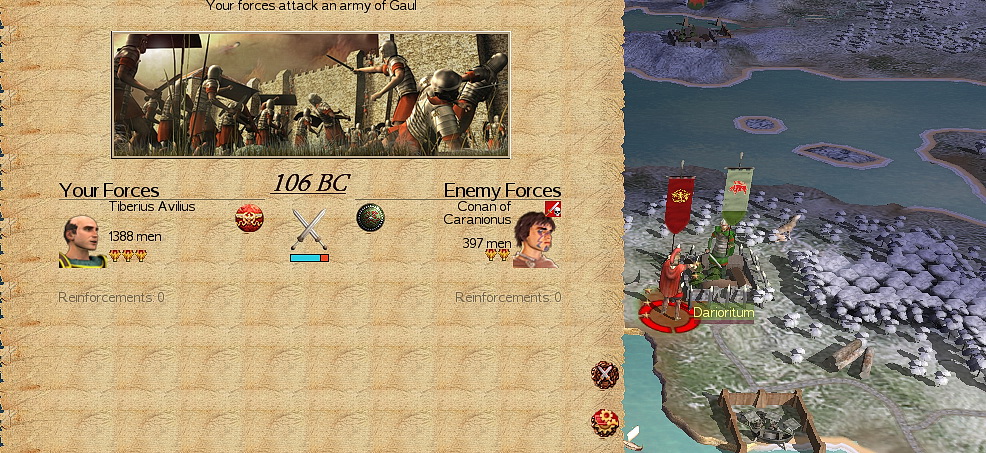
Task: Click the red skull flag icon
Action: click(553, 208)
